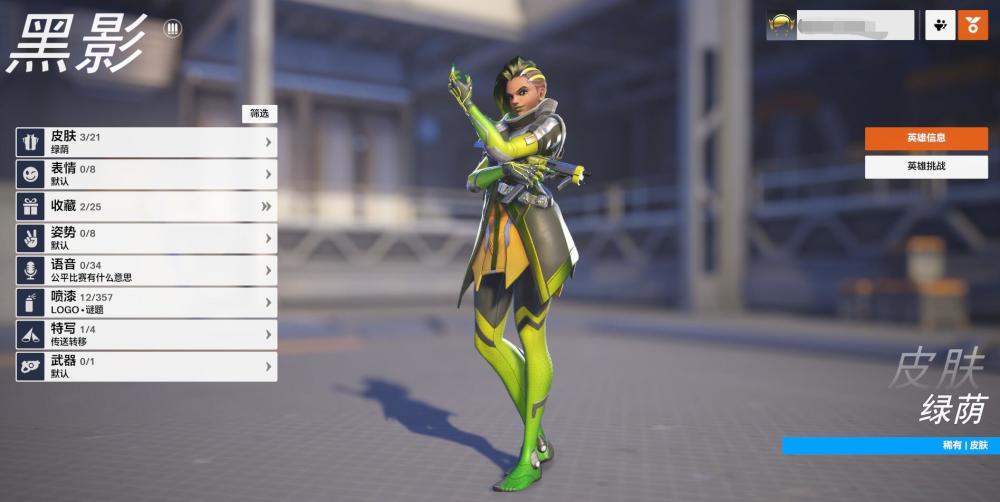Choose the 武器 (Weapons) row
The width and height of the screenshot is (1000, 502).
[x=146, y=366]
